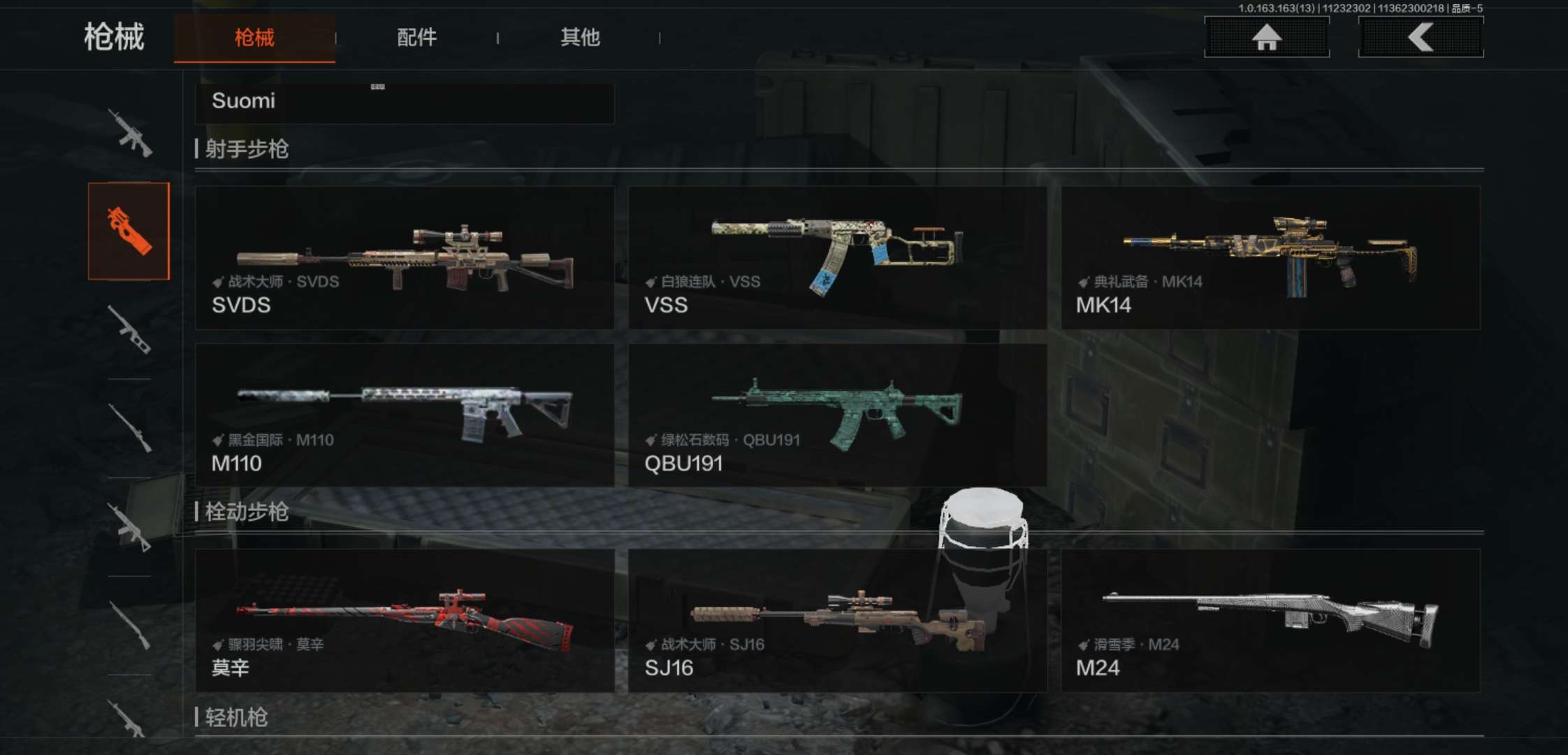The image size is (1568, 755).
Task: Click the back arrow button
Action: (1421, 37)
